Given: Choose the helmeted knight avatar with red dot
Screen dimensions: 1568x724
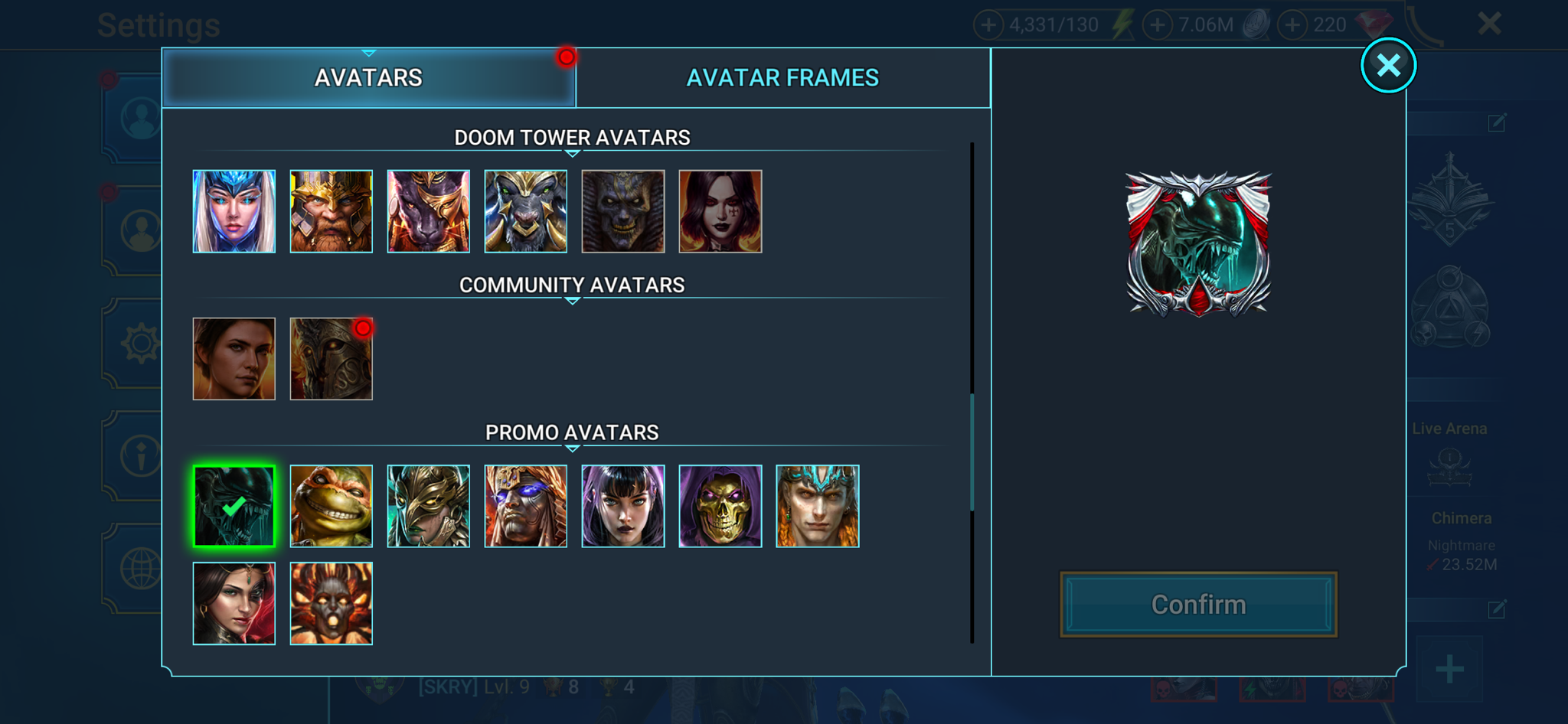Looking at the screenshot, I should pyautogui.click(x=331, y=359).
